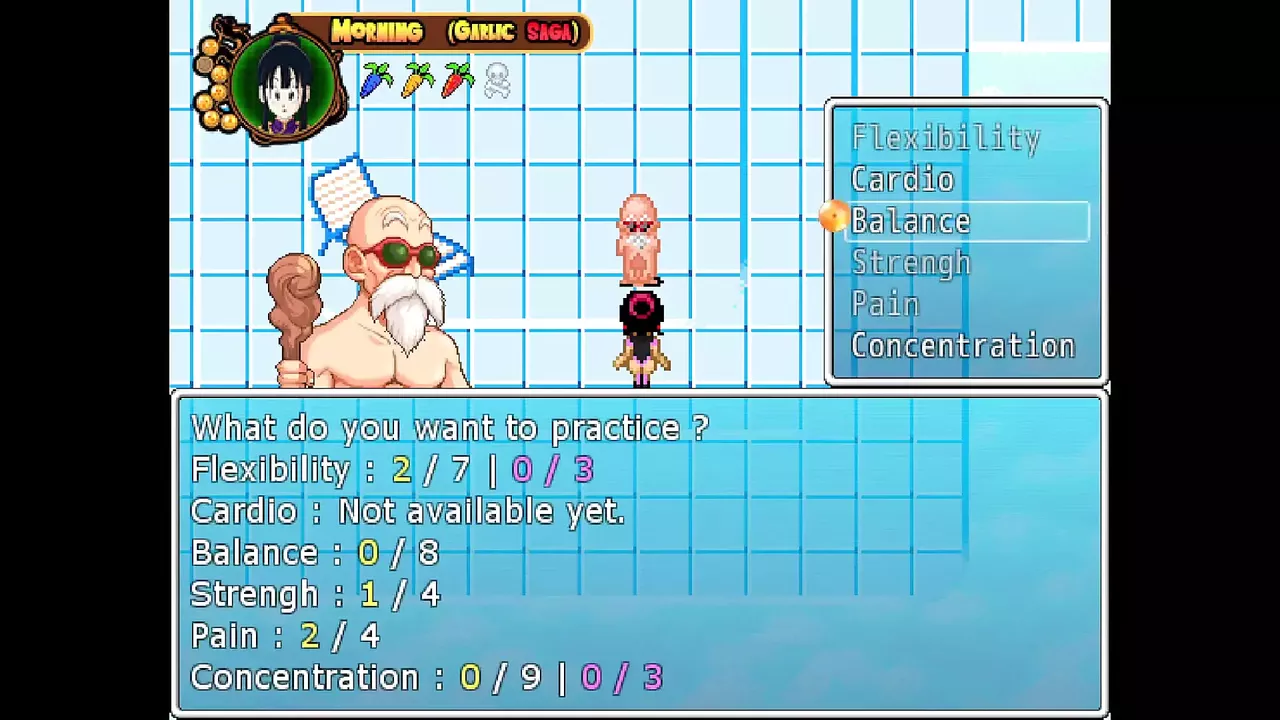Select the Strengh training entry

click(910, 263)
